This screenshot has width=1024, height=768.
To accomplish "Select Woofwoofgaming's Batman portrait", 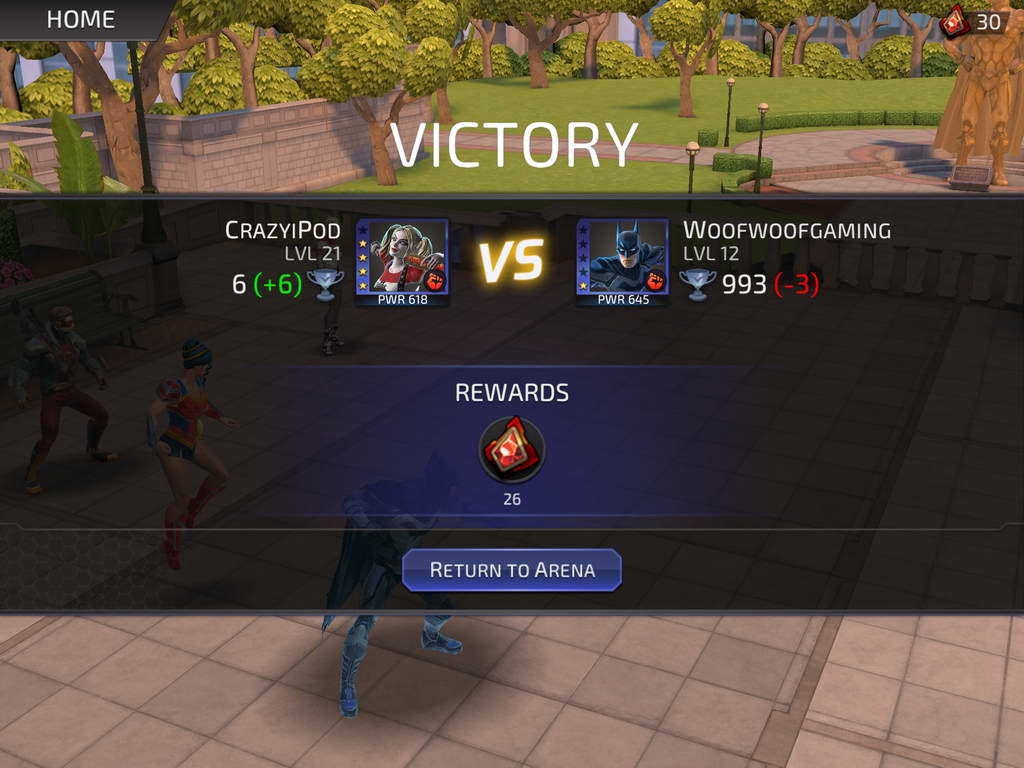I will (624, 258).
